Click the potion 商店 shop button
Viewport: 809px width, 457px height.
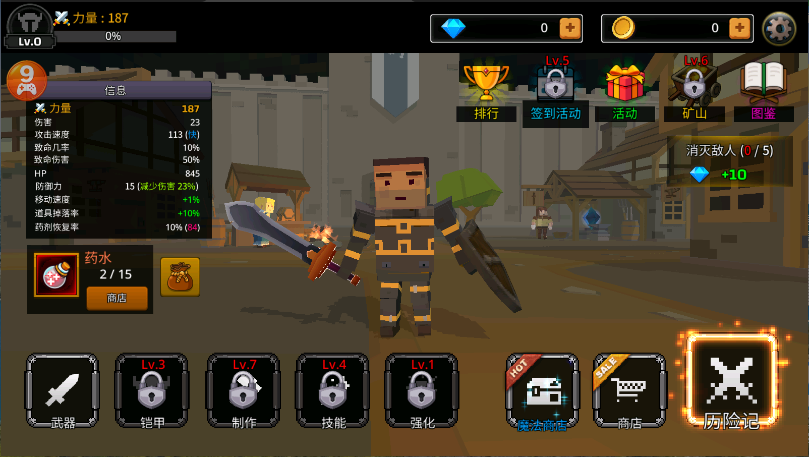116,297
